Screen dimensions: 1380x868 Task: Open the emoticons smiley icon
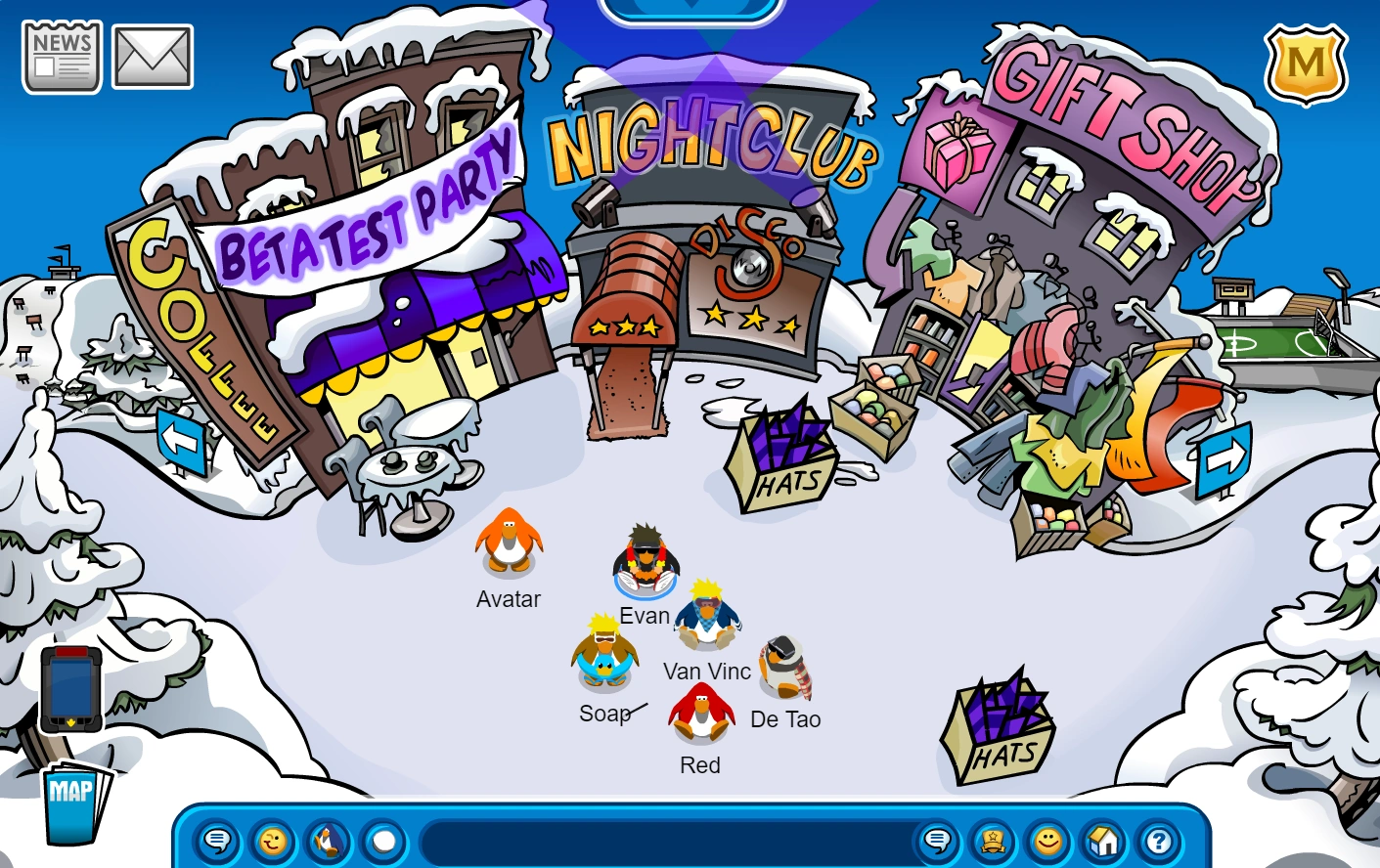coord(272,841)
